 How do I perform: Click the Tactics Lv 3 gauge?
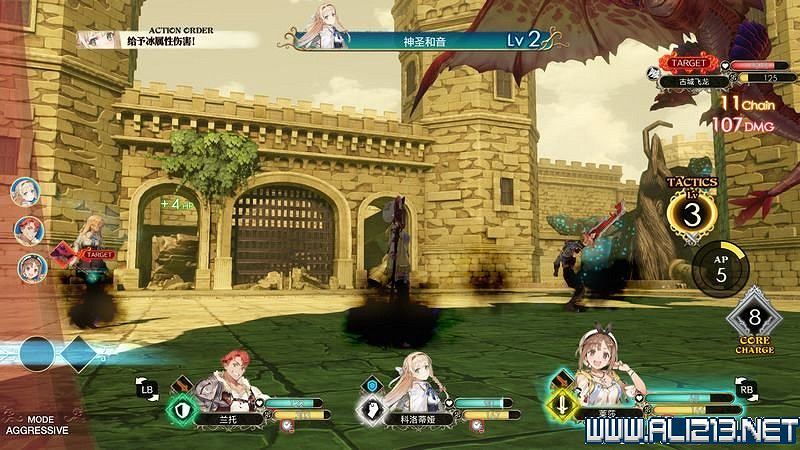(691, 213)
